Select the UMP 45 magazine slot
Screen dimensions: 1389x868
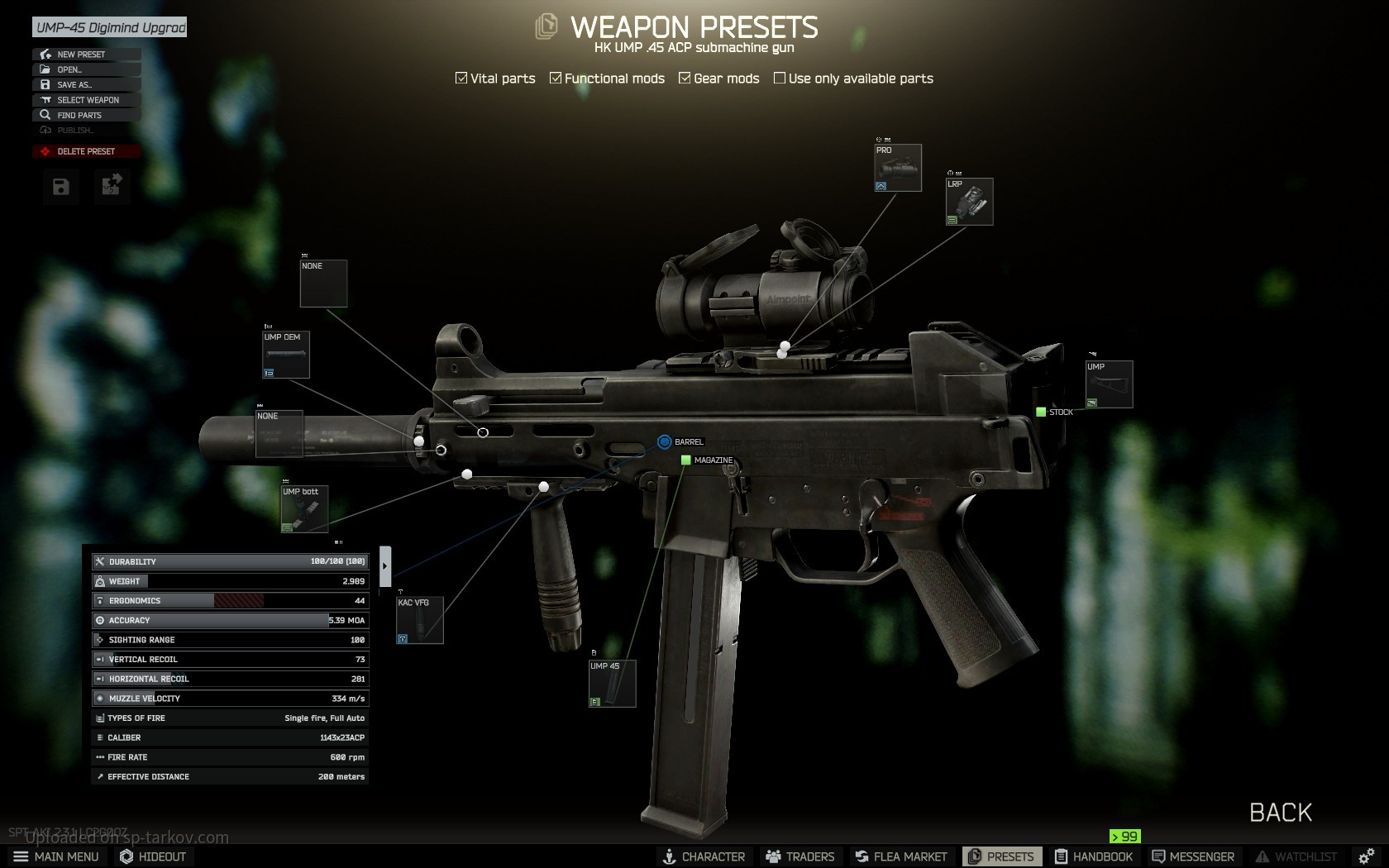pos(613,684)
